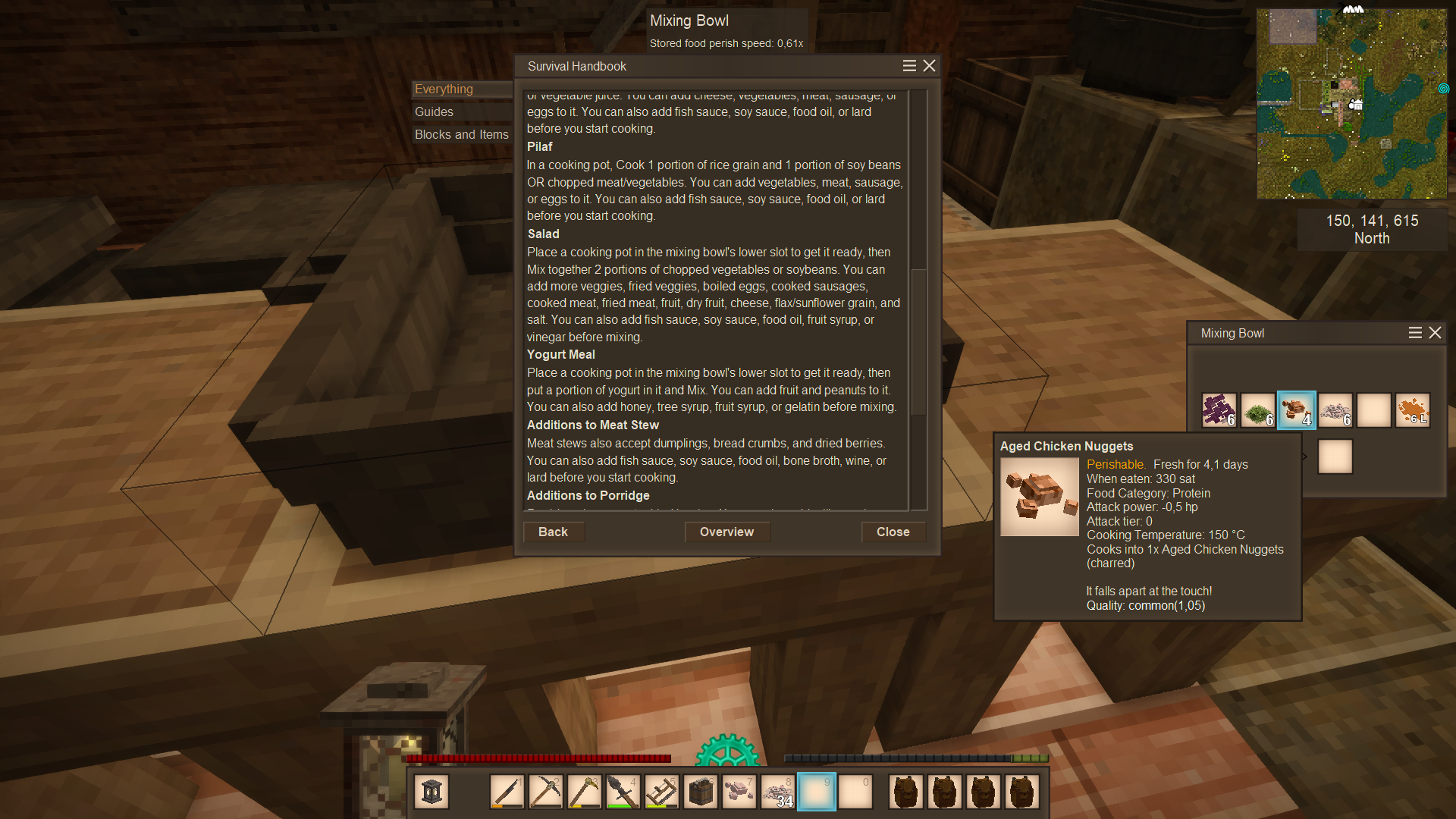1456x819 pixels.
Task: Click the handbook's Close button
Action: [x=893, y=532]
